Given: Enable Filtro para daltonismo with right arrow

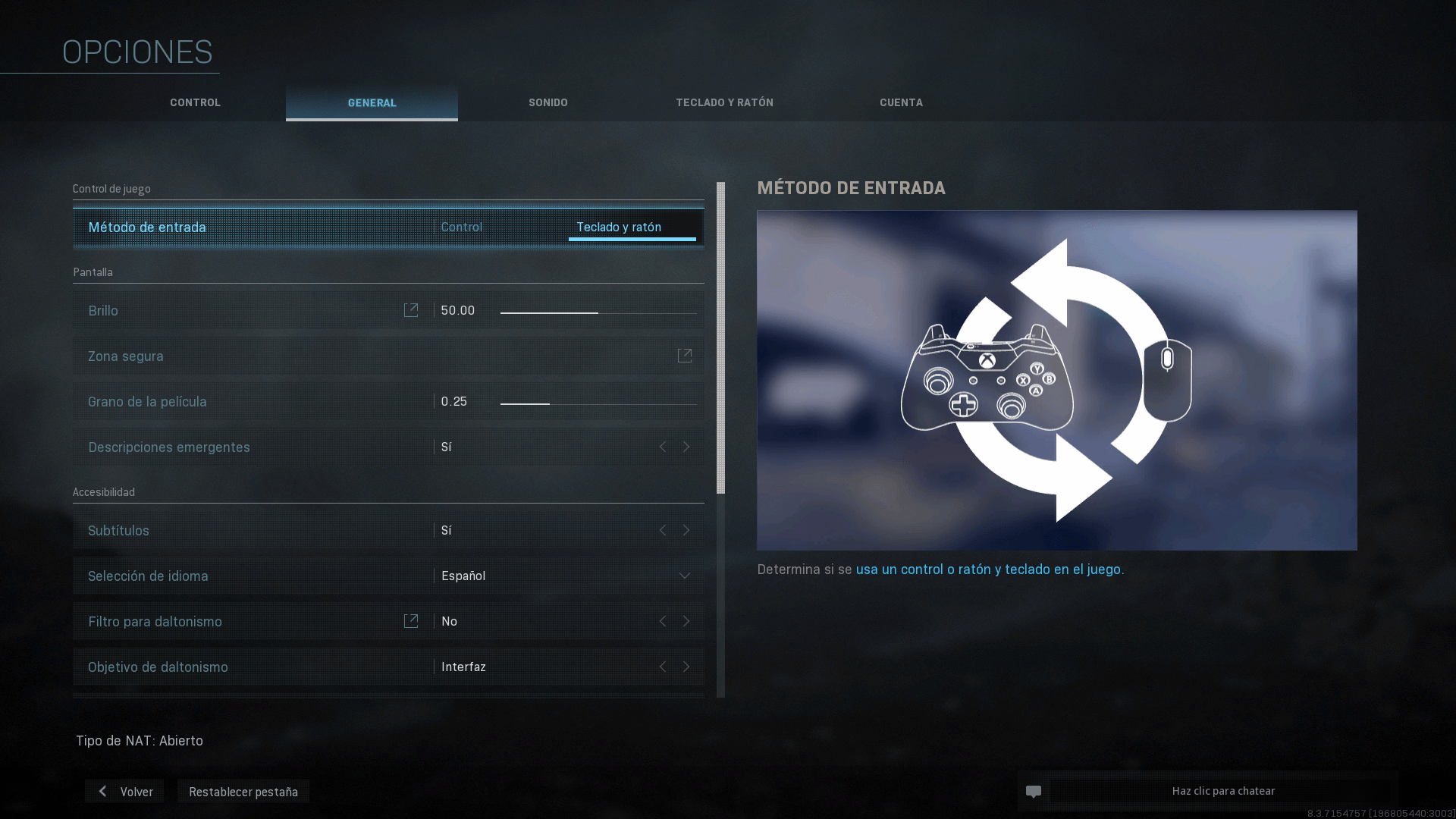Looking at the screenshot, I should tap(686, 620).
